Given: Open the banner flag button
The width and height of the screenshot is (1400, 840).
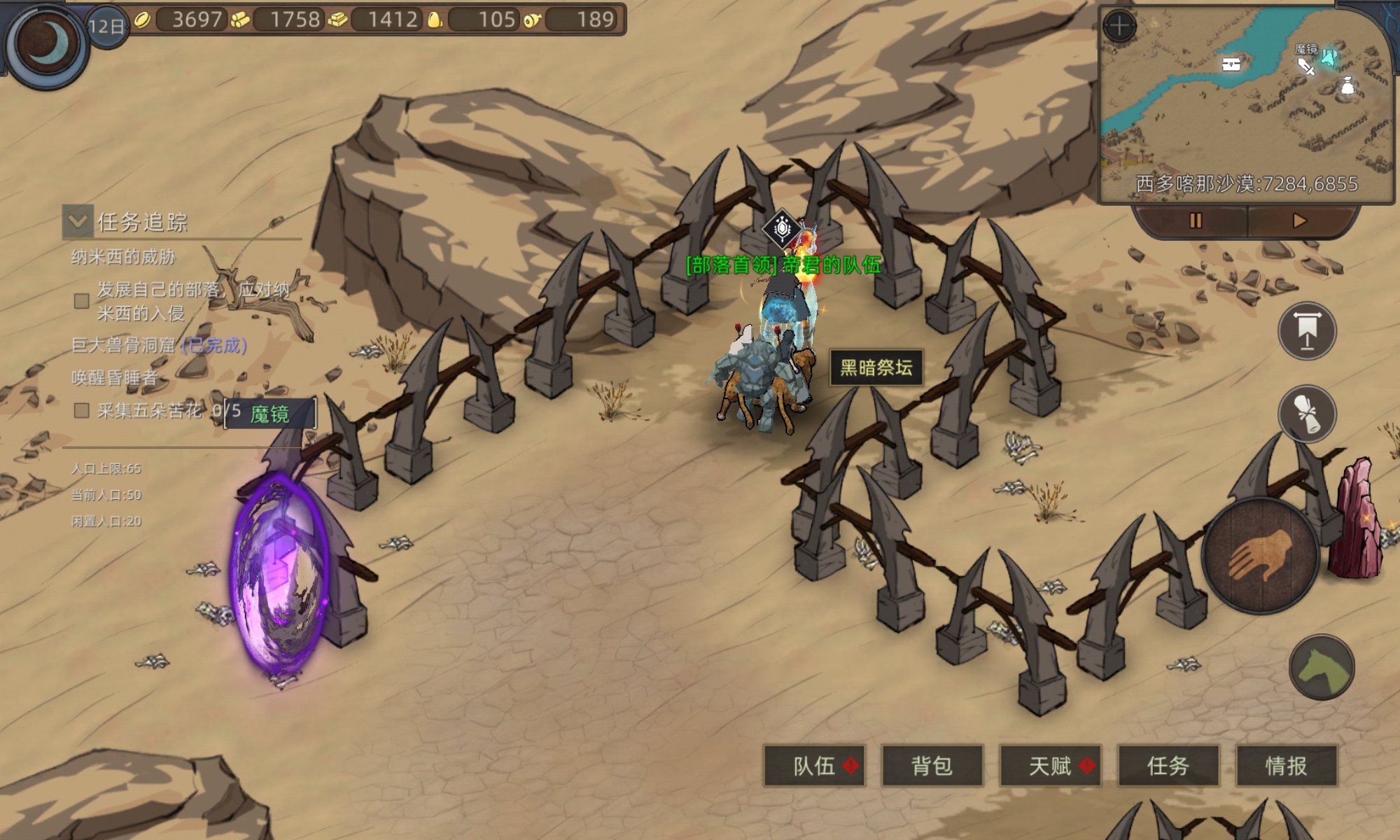Looking at the screenshot, I should (1307, 331).
